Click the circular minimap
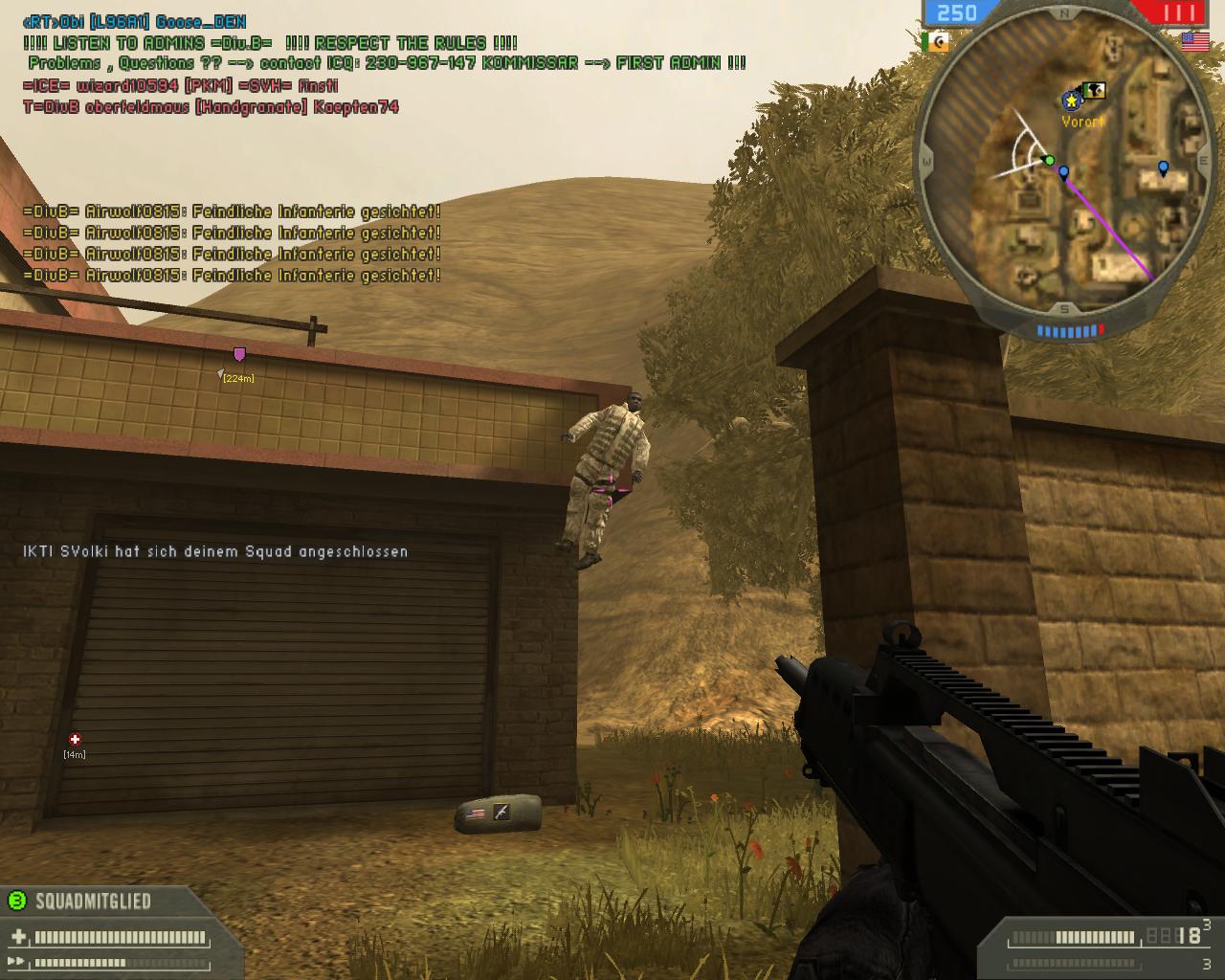This screenshot has height=980, width=1225. pos(1064,165)
